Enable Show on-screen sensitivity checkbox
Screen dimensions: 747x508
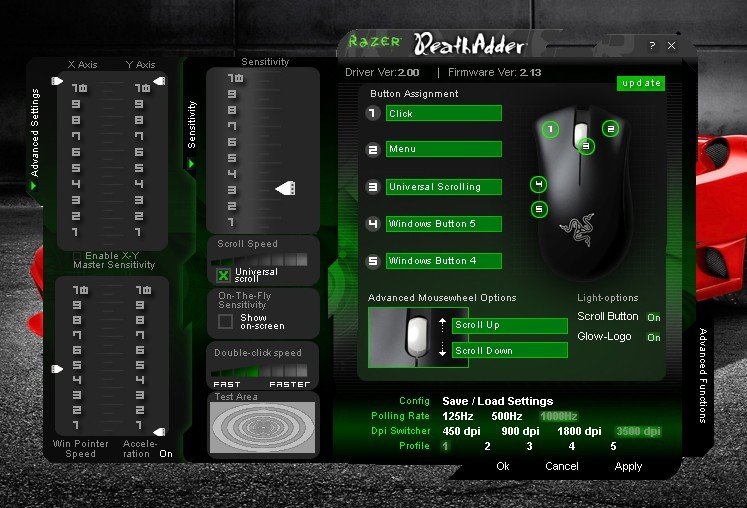[x=226, y=322]
